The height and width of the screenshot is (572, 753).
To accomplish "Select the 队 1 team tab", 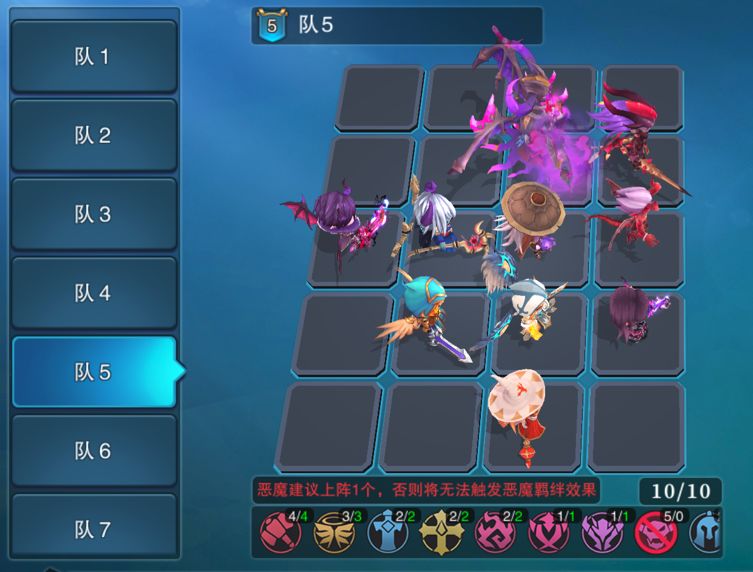I will pos(93,56).
